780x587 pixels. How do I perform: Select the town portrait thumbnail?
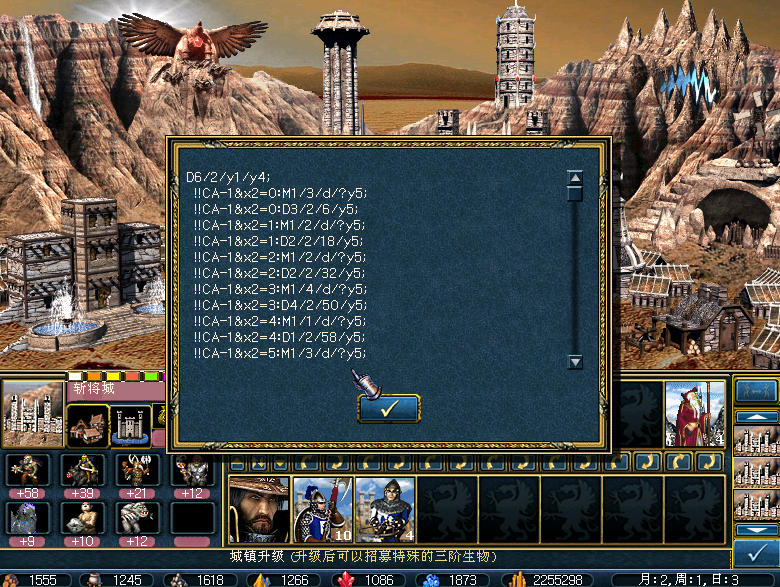[33, 412]
